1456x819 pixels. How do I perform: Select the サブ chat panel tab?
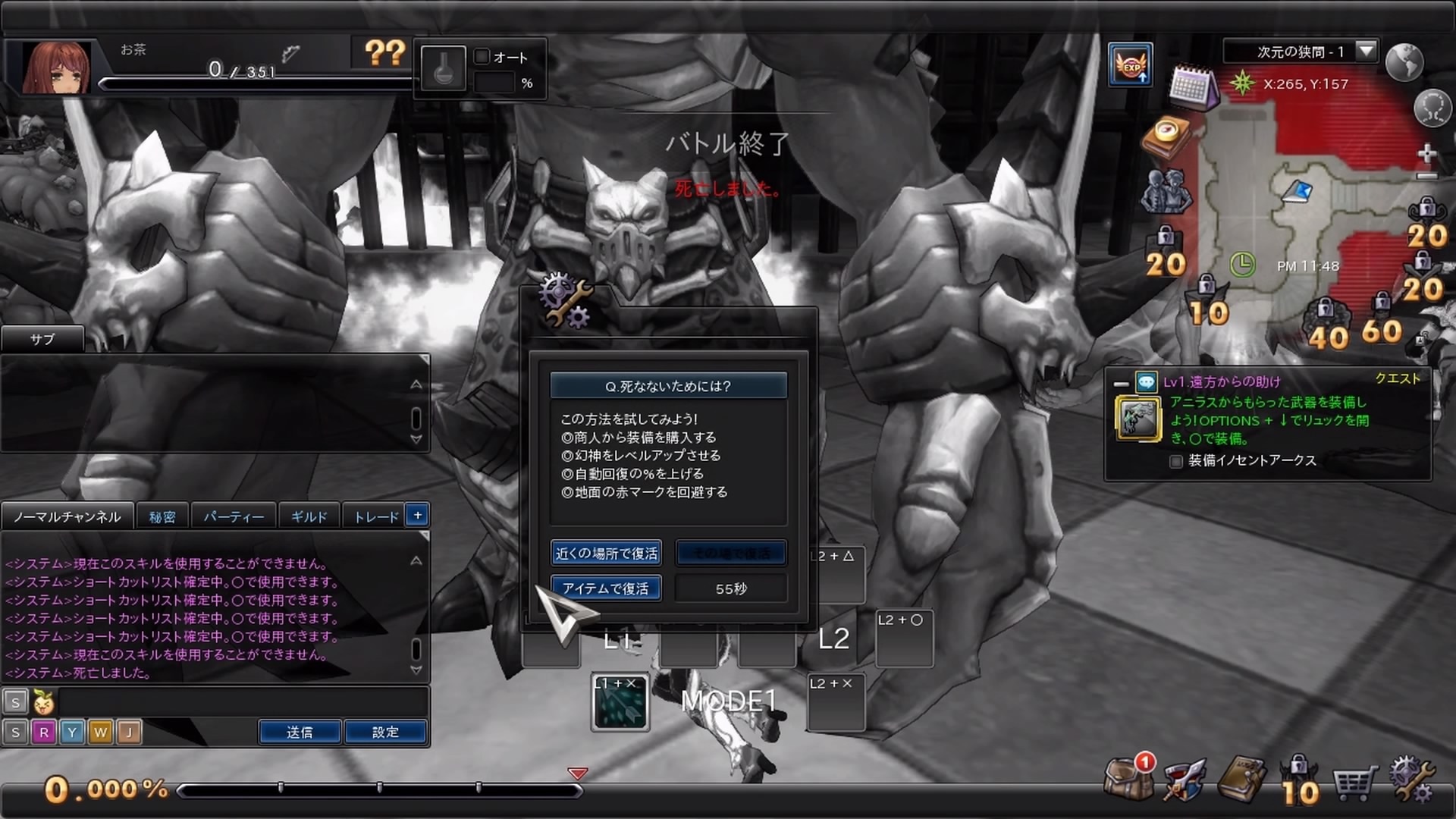coord(42,340)
